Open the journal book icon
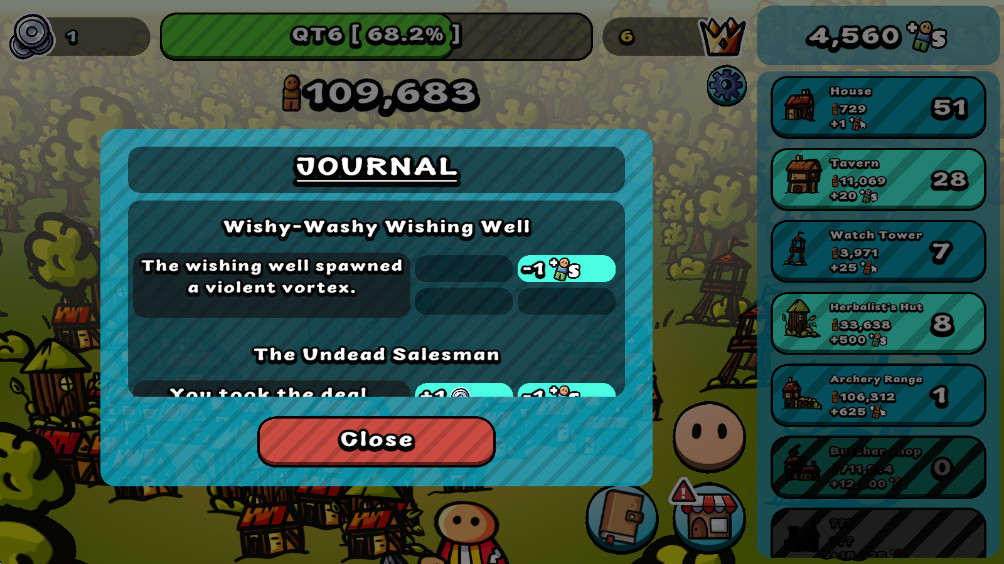 point(621,517)
